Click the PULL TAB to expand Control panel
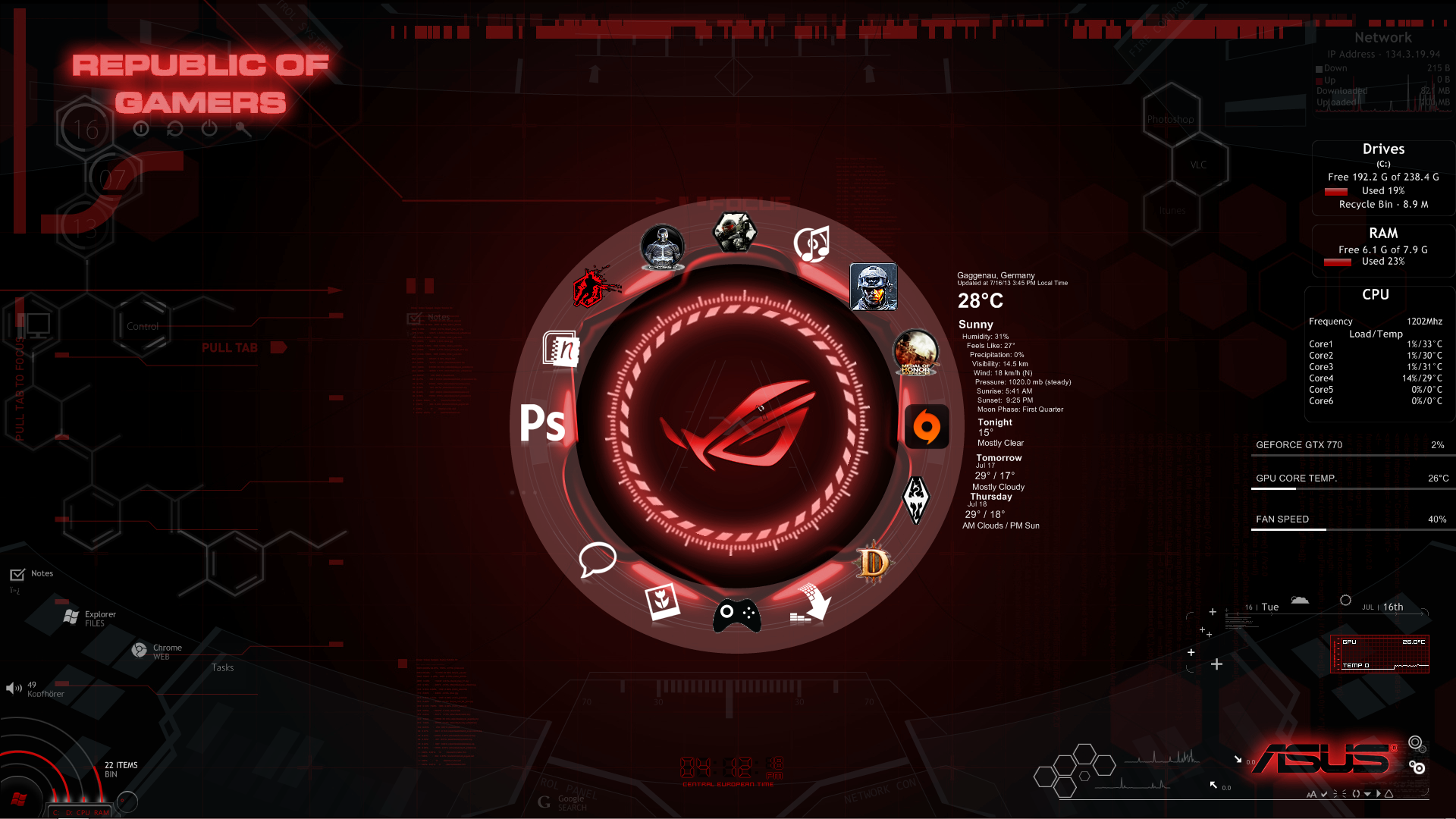 (231, 348)
